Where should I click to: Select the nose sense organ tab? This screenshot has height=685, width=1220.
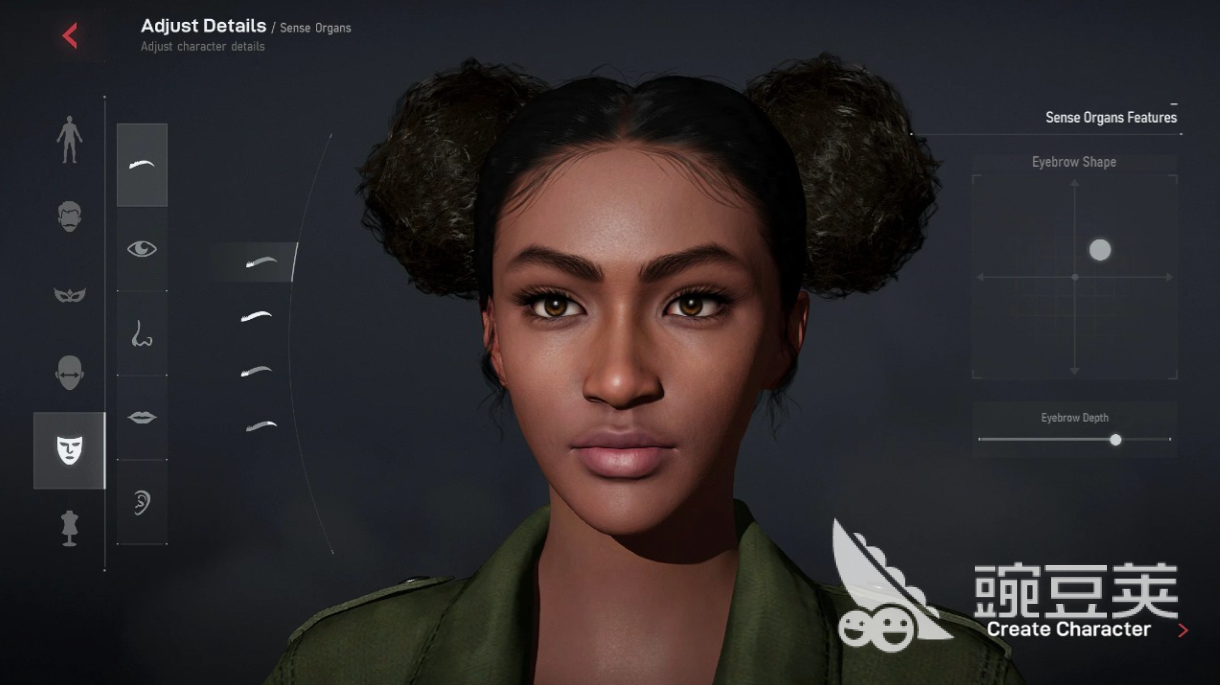click(x=142, y=333)
